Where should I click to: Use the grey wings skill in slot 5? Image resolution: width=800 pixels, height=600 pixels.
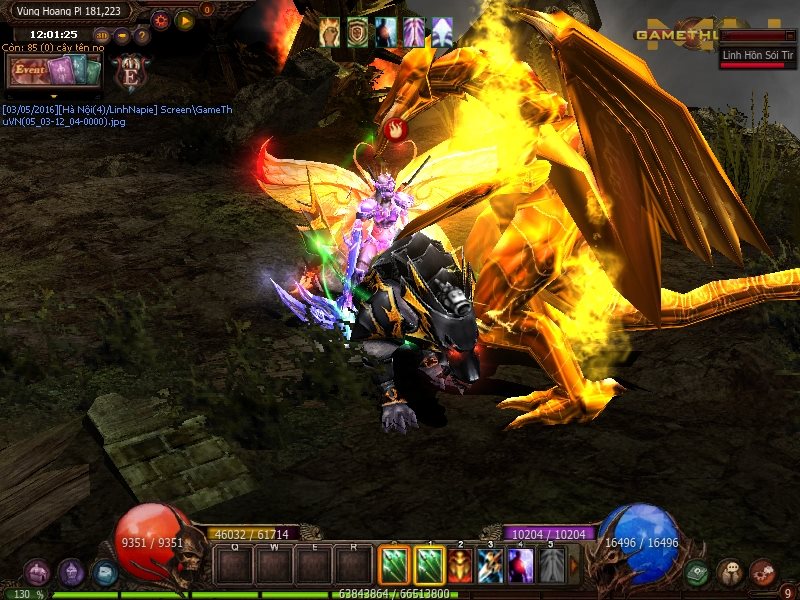pos(551,566)
